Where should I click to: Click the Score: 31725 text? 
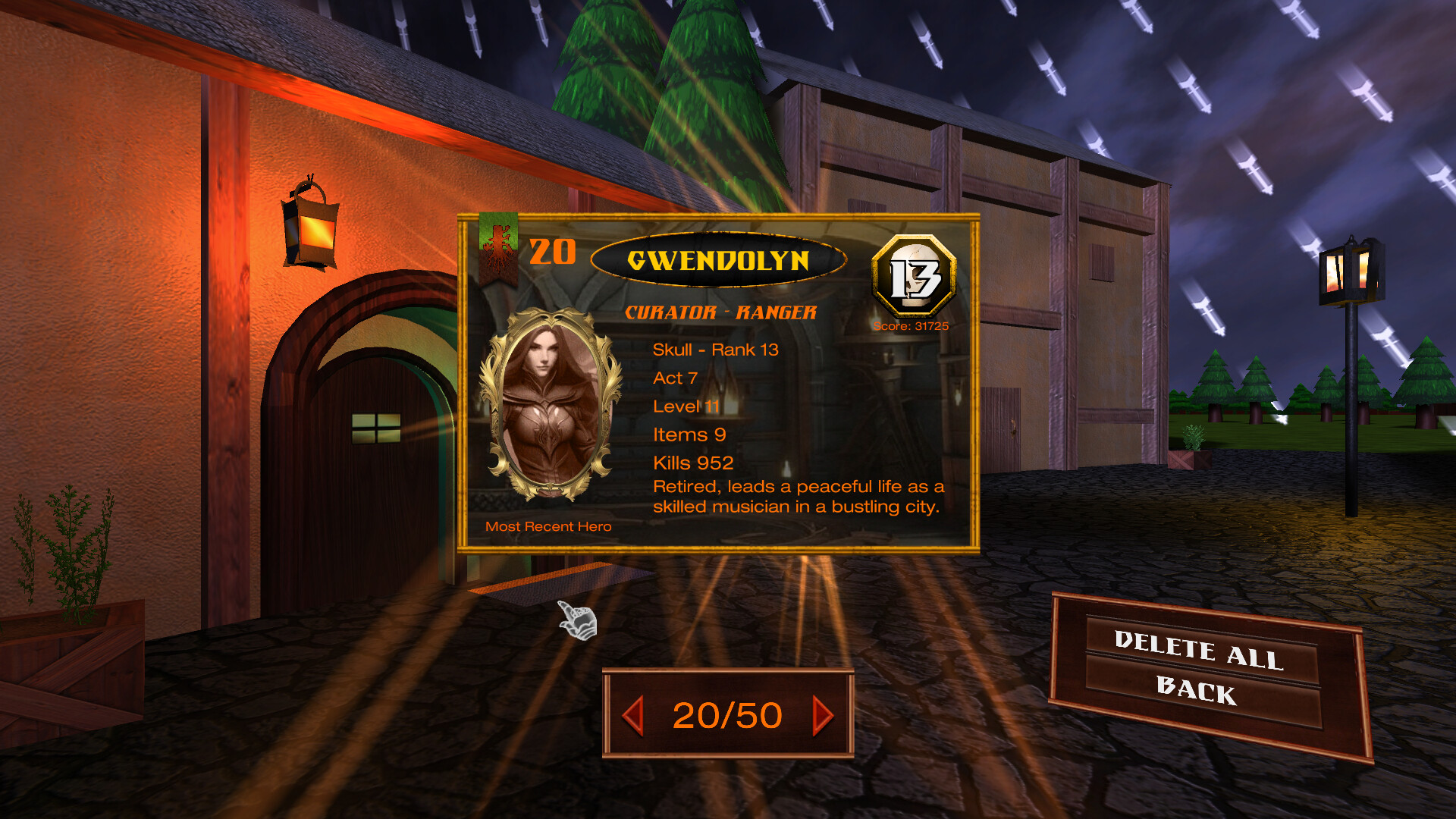coord(913,325)
